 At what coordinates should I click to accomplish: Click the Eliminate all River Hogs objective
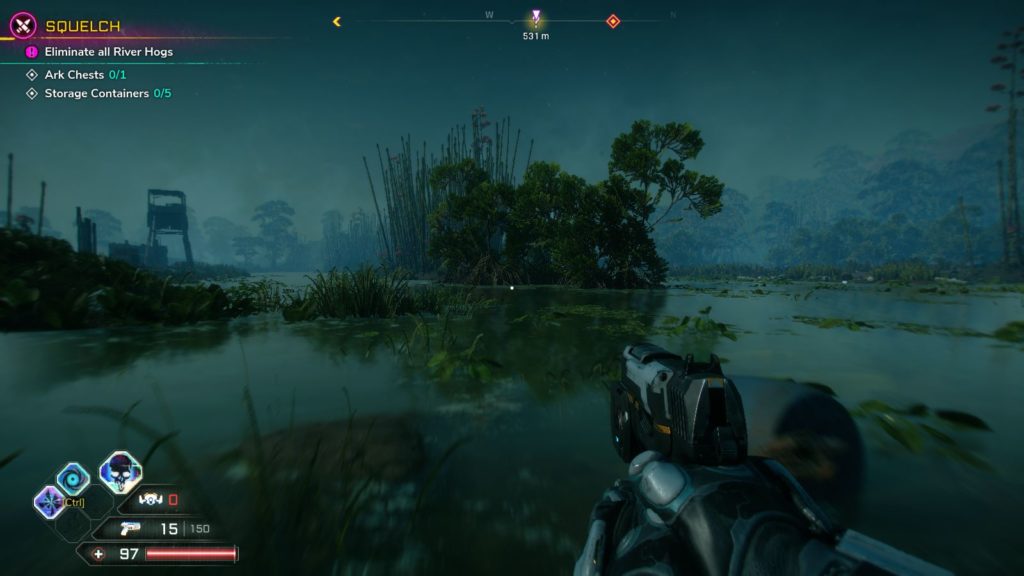click(108, 52)
